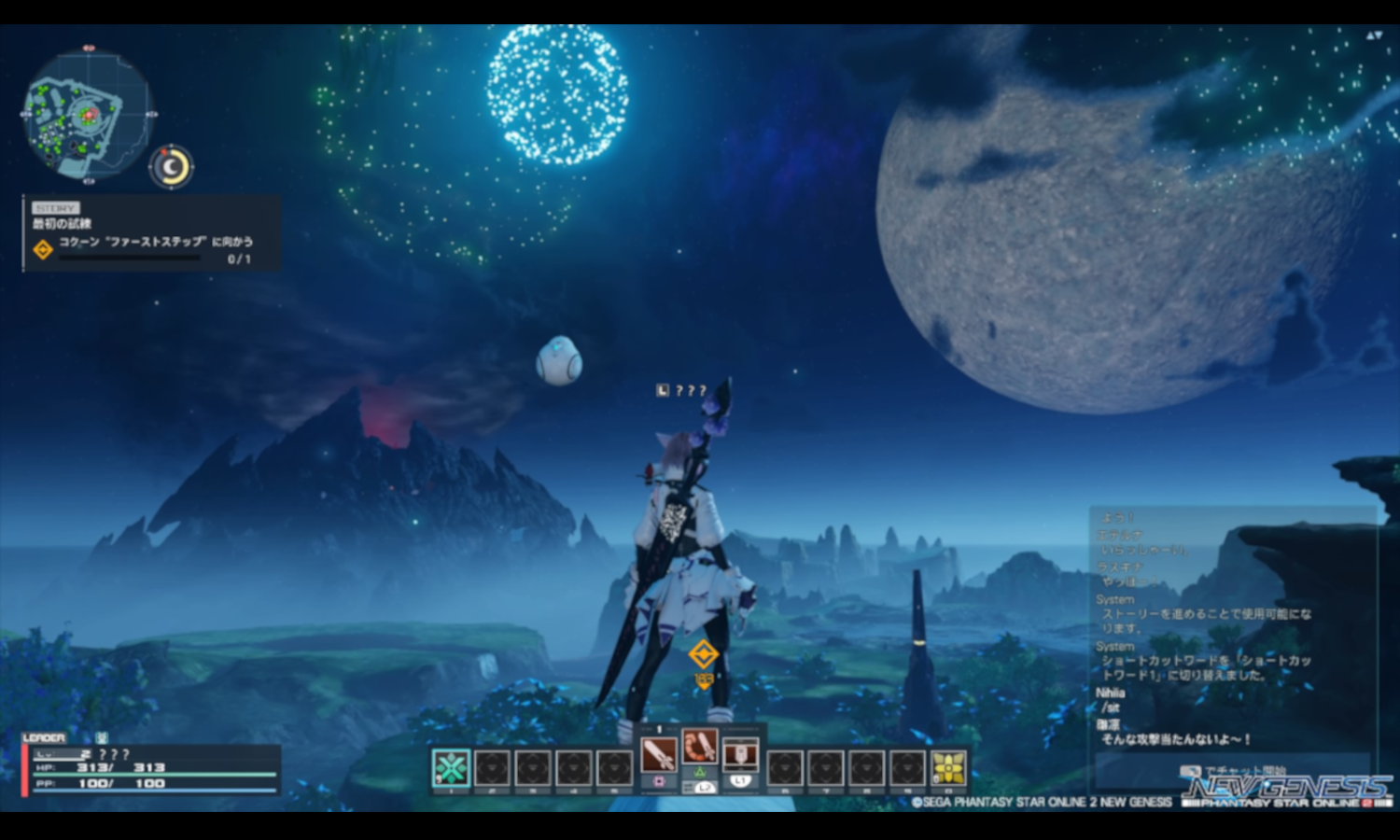Open the chat log window
This screenshot has height=840, width=1400.
click(x=1232, y=625)
